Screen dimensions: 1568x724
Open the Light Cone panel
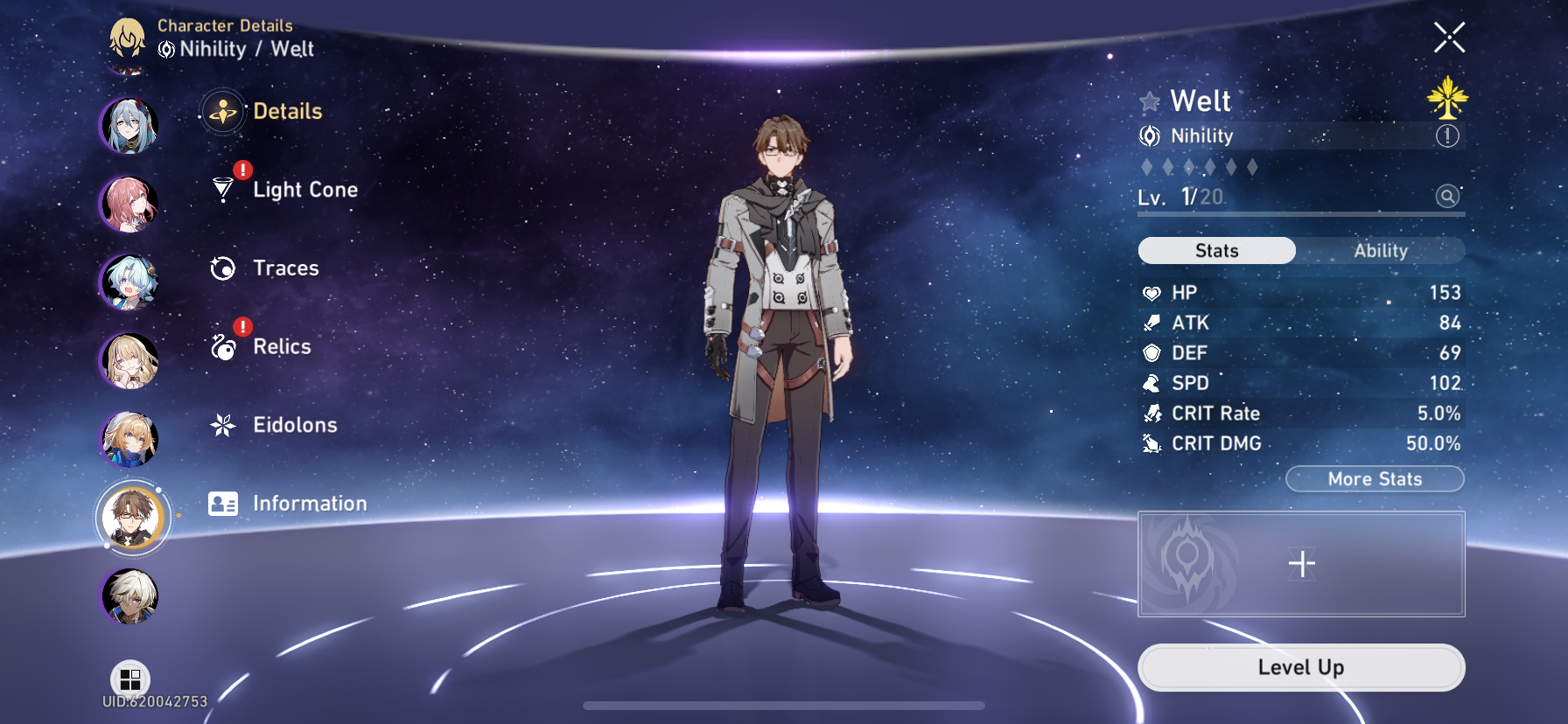click(x=304, y=190)
